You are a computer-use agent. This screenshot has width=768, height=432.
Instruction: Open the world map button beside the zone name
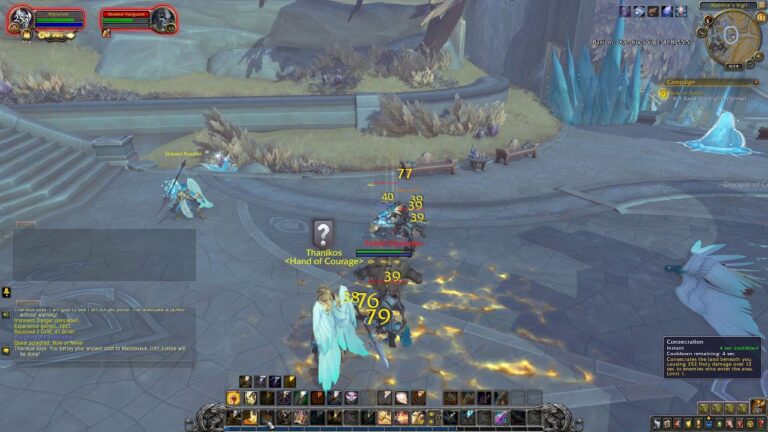click(x=762, y=6)
